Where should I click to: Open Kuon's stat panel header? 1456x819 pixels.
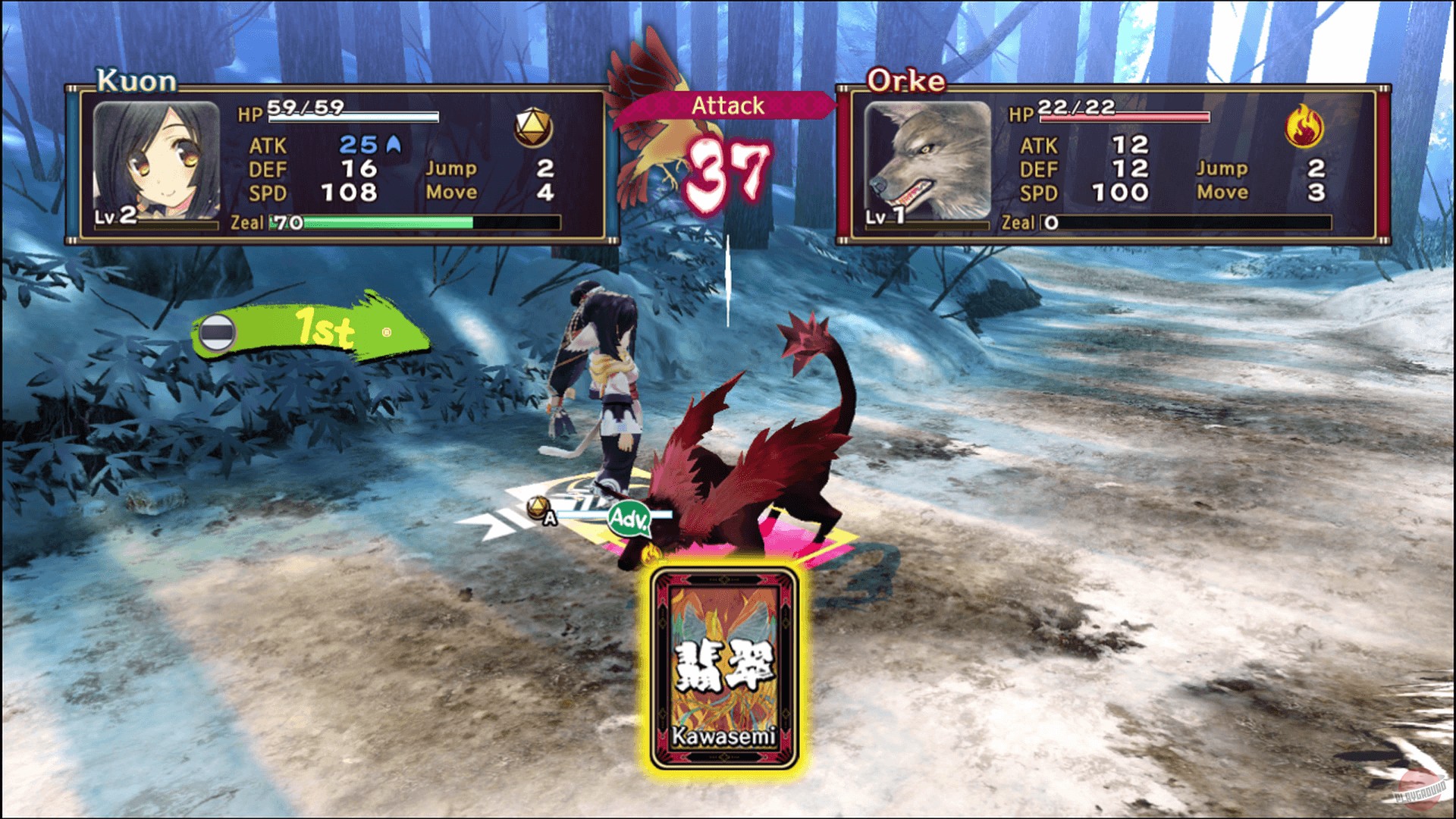pos(136,80)
